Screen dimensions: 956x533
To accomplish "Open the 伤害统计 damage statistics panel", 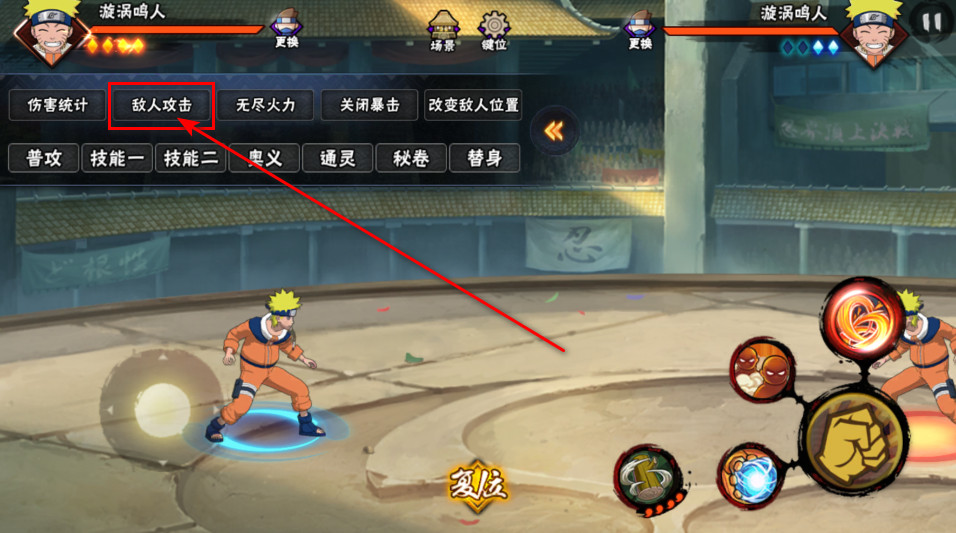I will [x=58, y=105].
